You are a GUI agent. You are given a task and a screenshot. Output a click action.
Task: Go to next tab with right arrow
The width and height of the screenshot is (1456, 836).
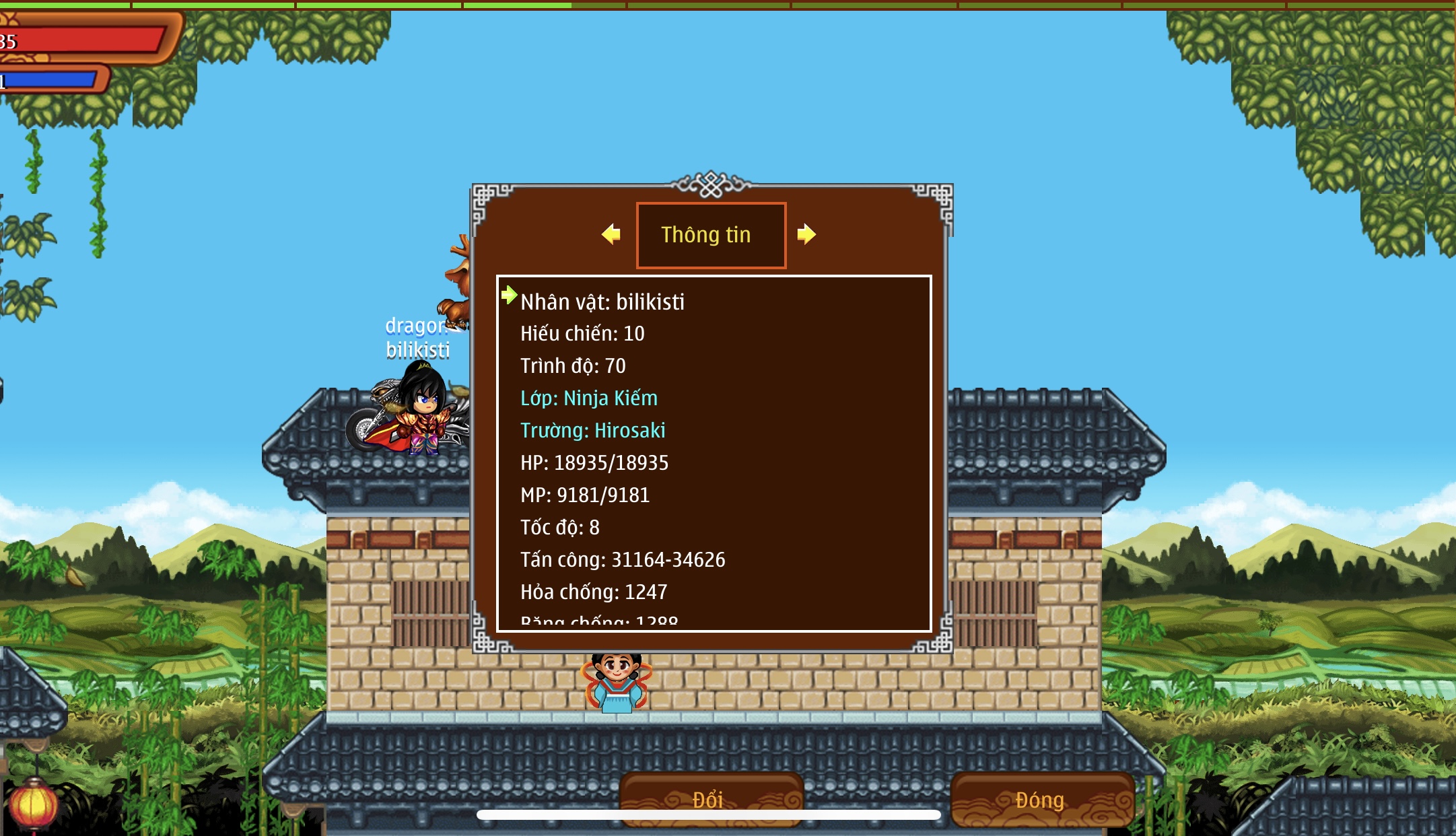pos(806,234)
